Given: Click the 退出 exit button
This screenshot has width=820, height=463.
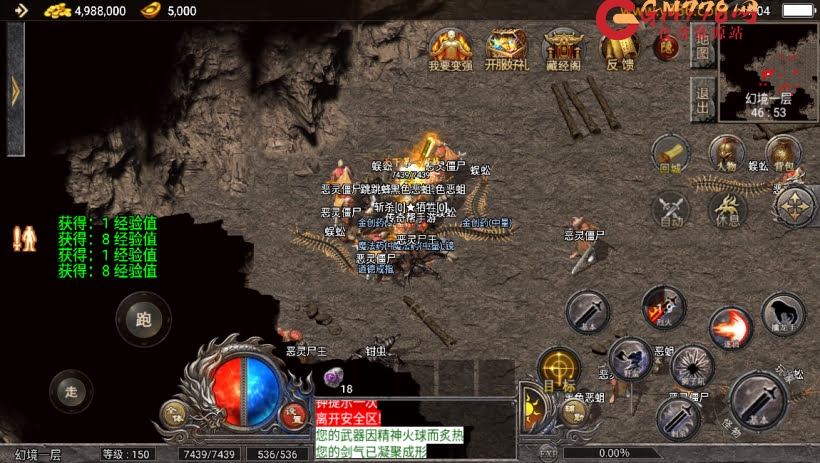Looking at the screenshot, I should [702, 100].
